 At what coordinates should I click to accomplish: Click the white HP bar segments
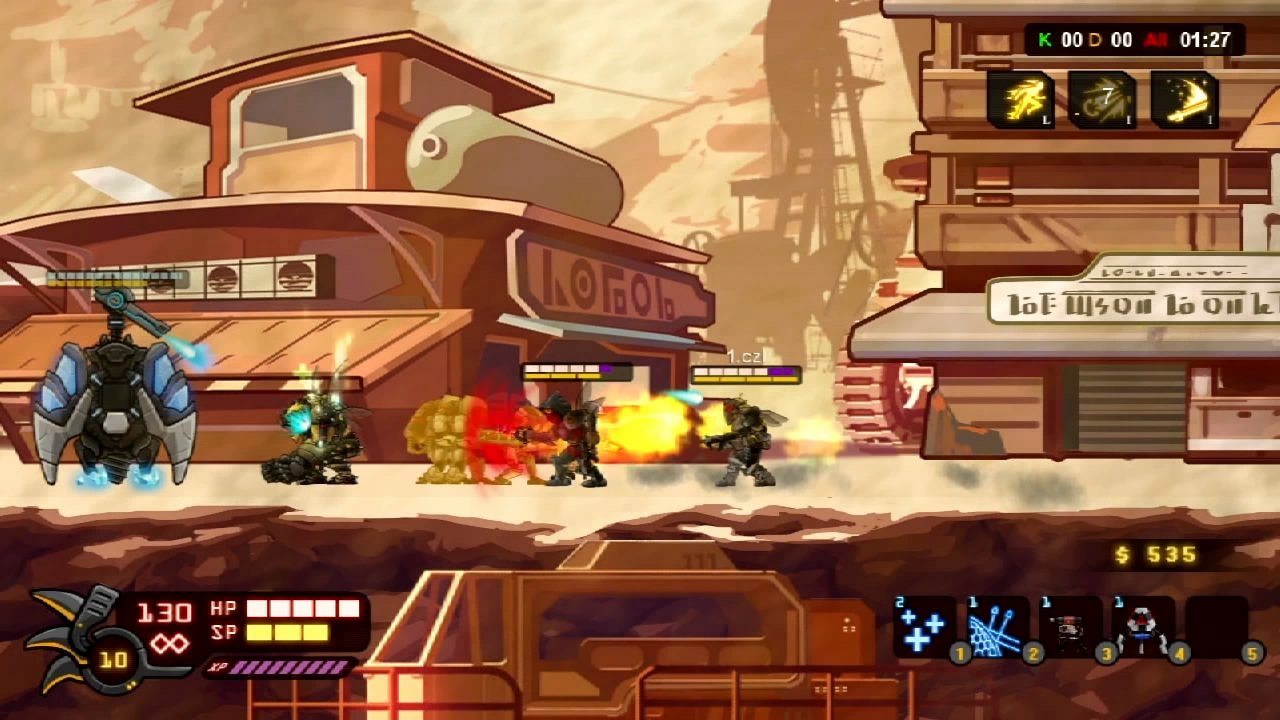300,607
